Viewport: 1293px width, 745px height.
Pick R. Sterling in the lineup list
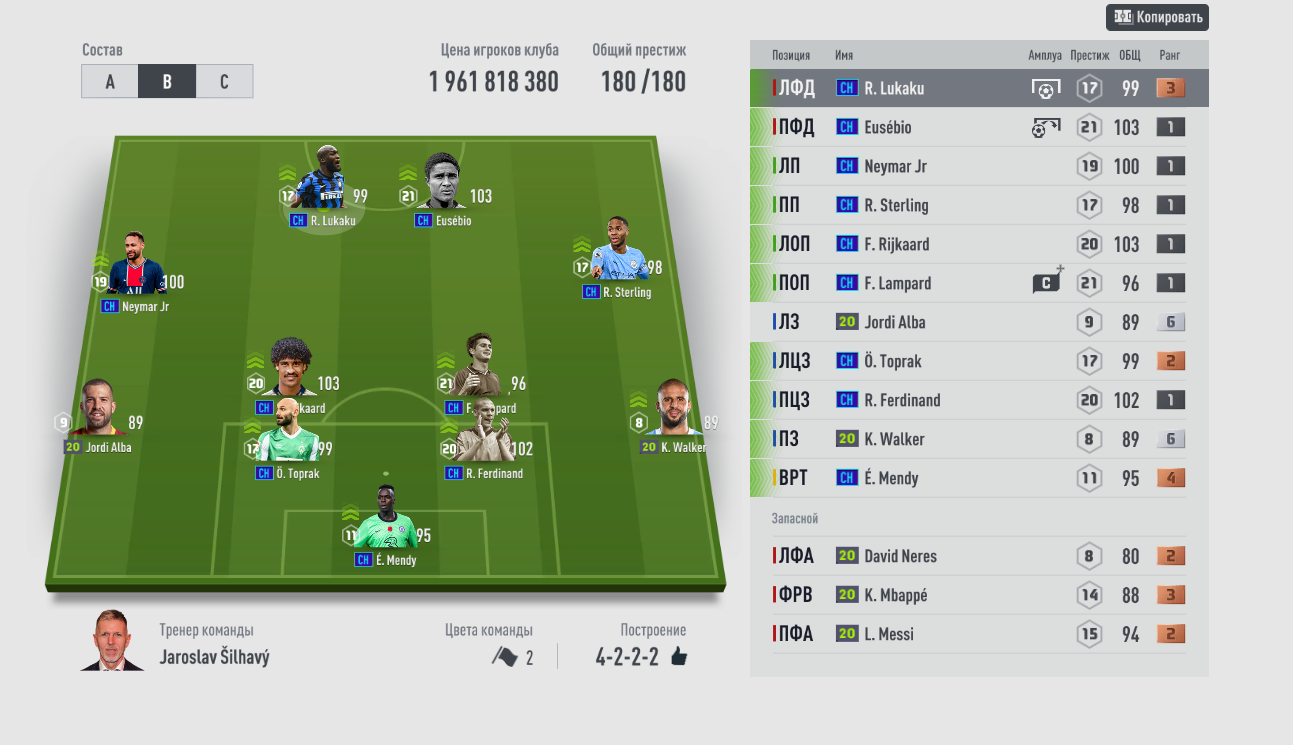pos(978,205)
